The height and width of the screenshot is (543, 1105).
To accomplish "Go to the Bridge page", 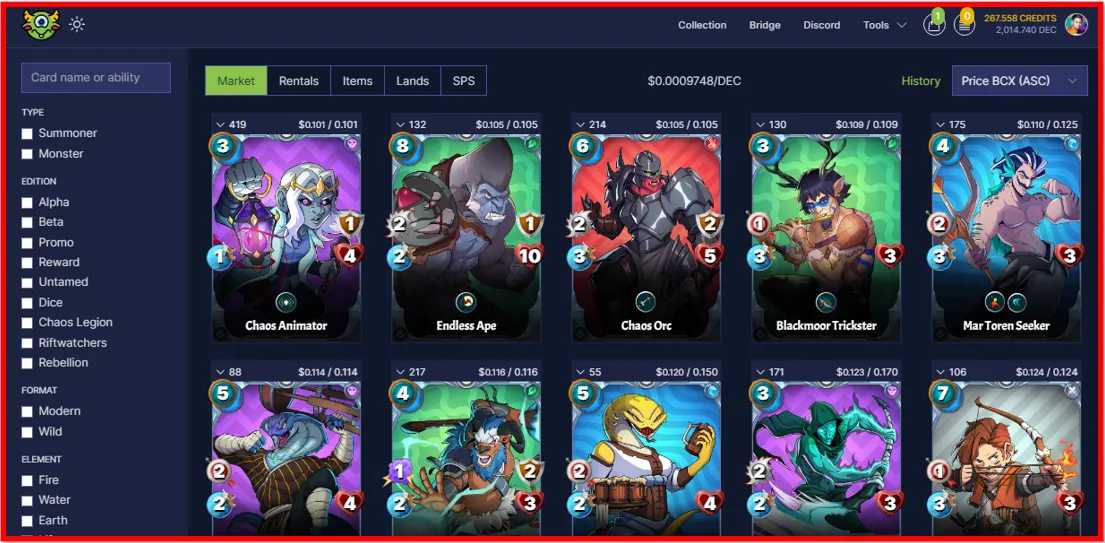I will (x=765, y=25).
